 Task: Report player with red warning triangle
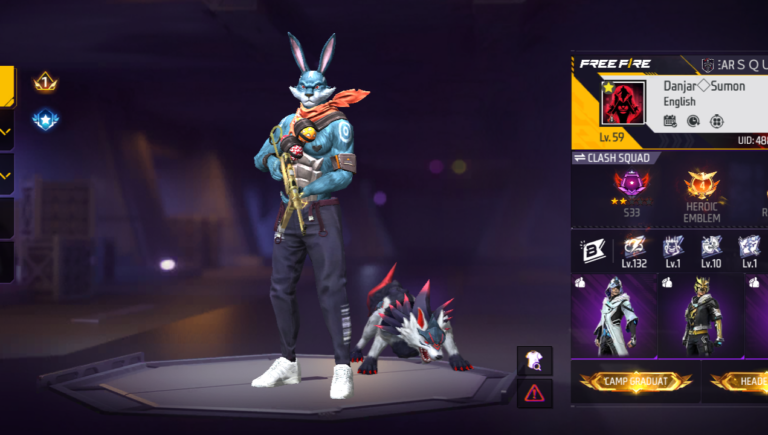[534, 393]
